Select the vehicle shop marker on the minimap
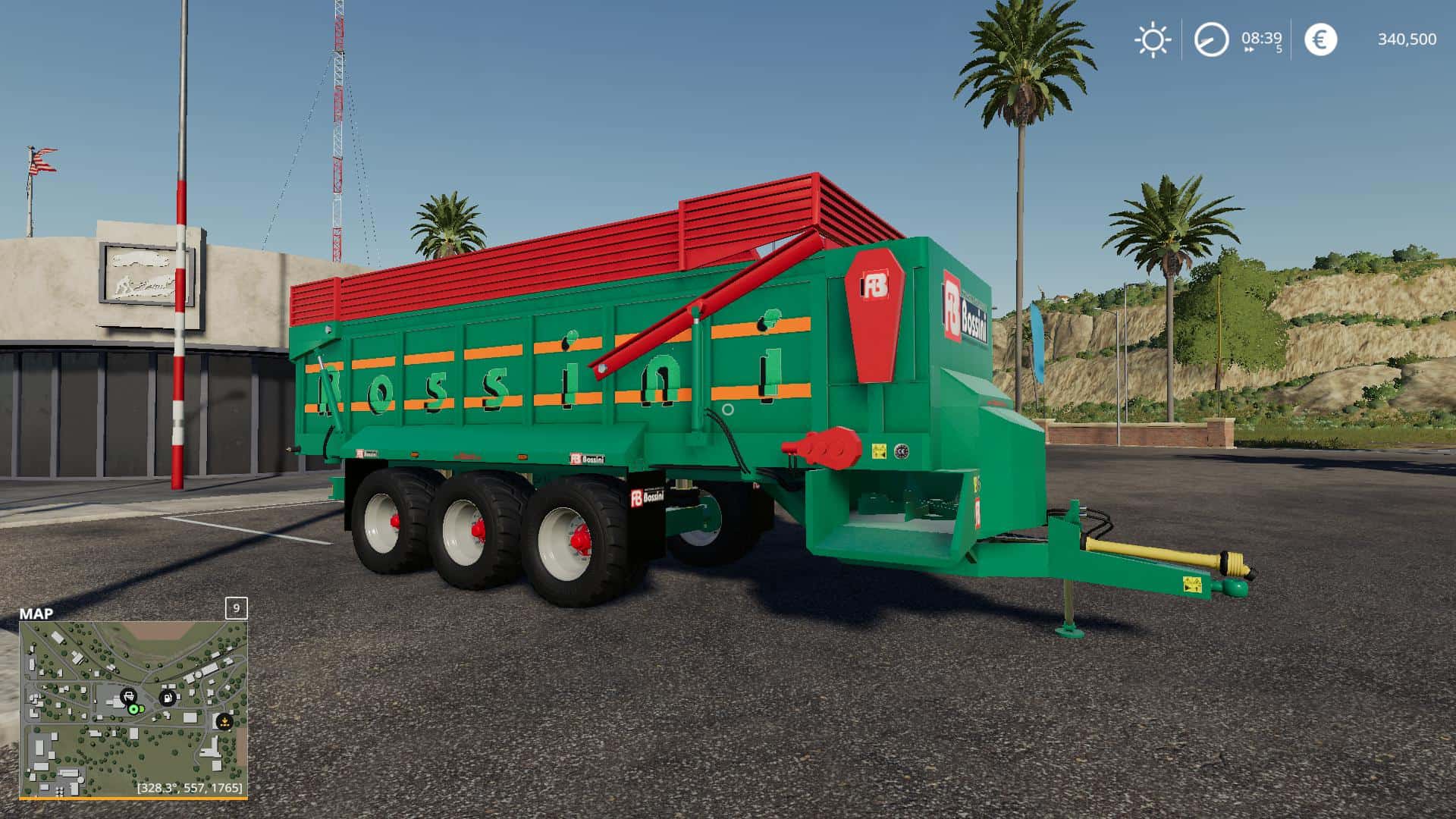The height and width of the screenshot is (819, 1456). point(129,696)
